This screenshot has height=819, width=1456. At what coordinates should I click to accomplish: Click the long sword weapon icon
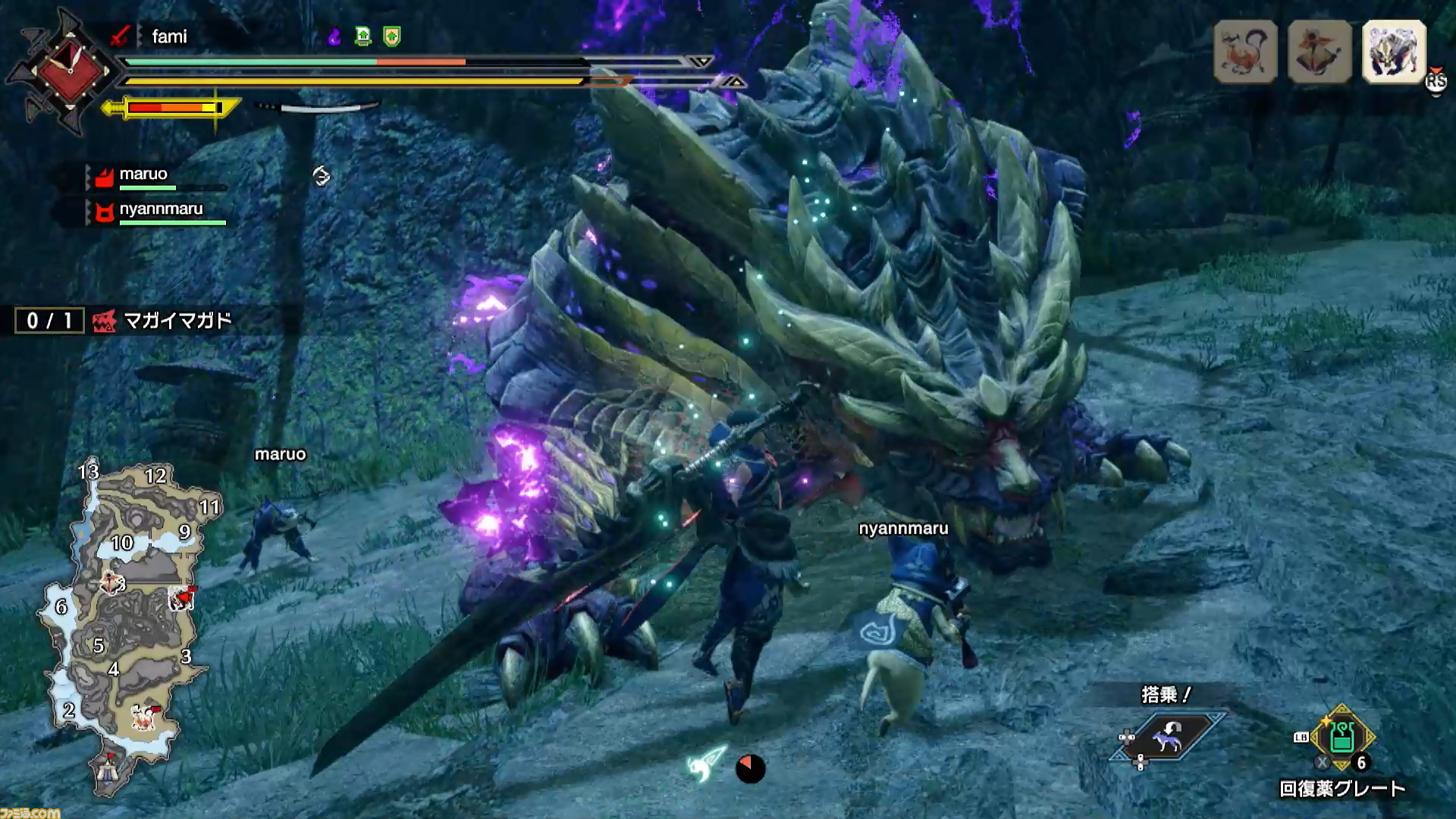[119, 36]
